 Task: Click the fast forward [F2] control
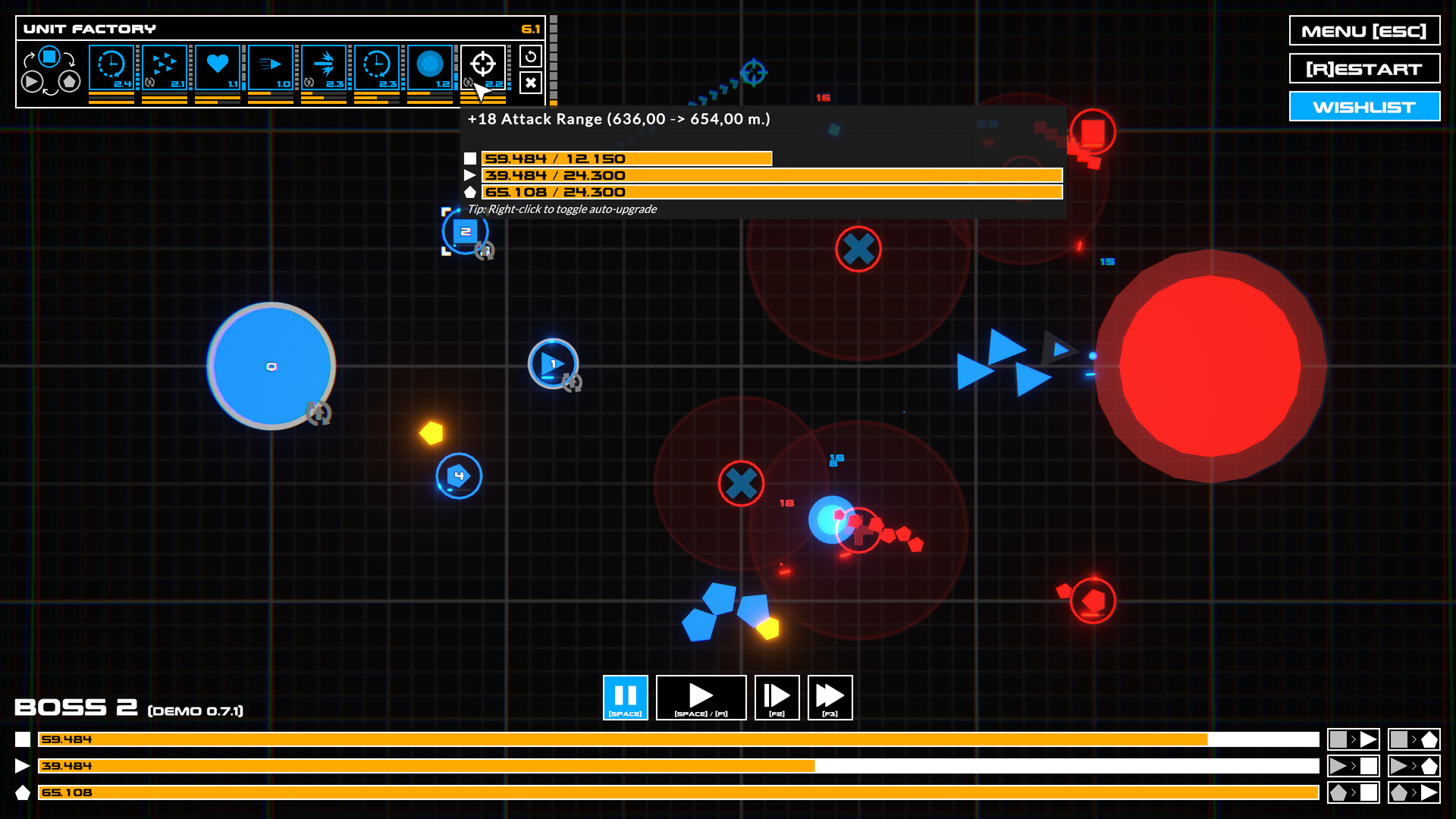pos(777,697)
